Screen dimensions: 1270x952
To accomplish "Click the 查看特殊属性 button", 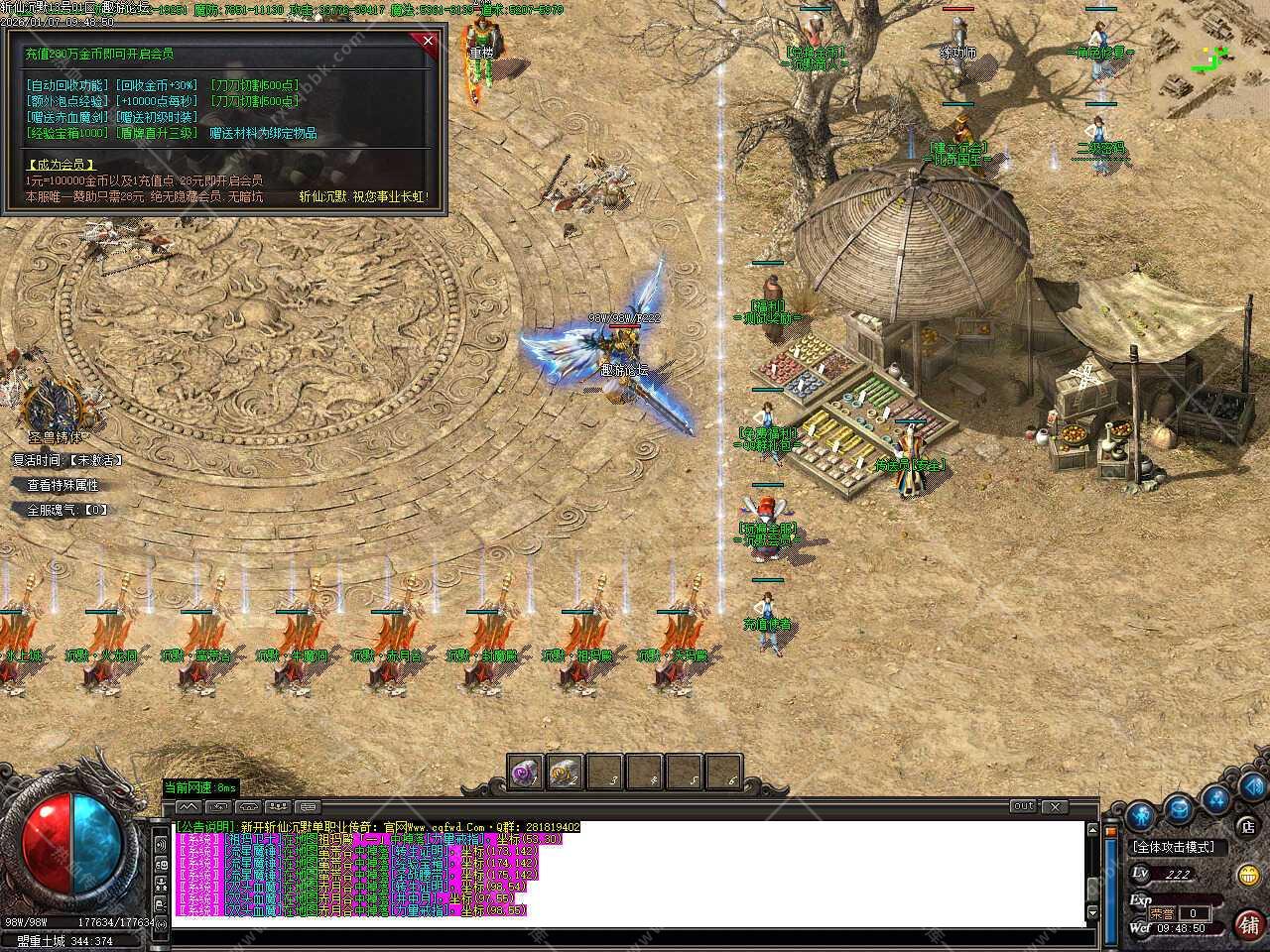I will click(x=63, y=486).
